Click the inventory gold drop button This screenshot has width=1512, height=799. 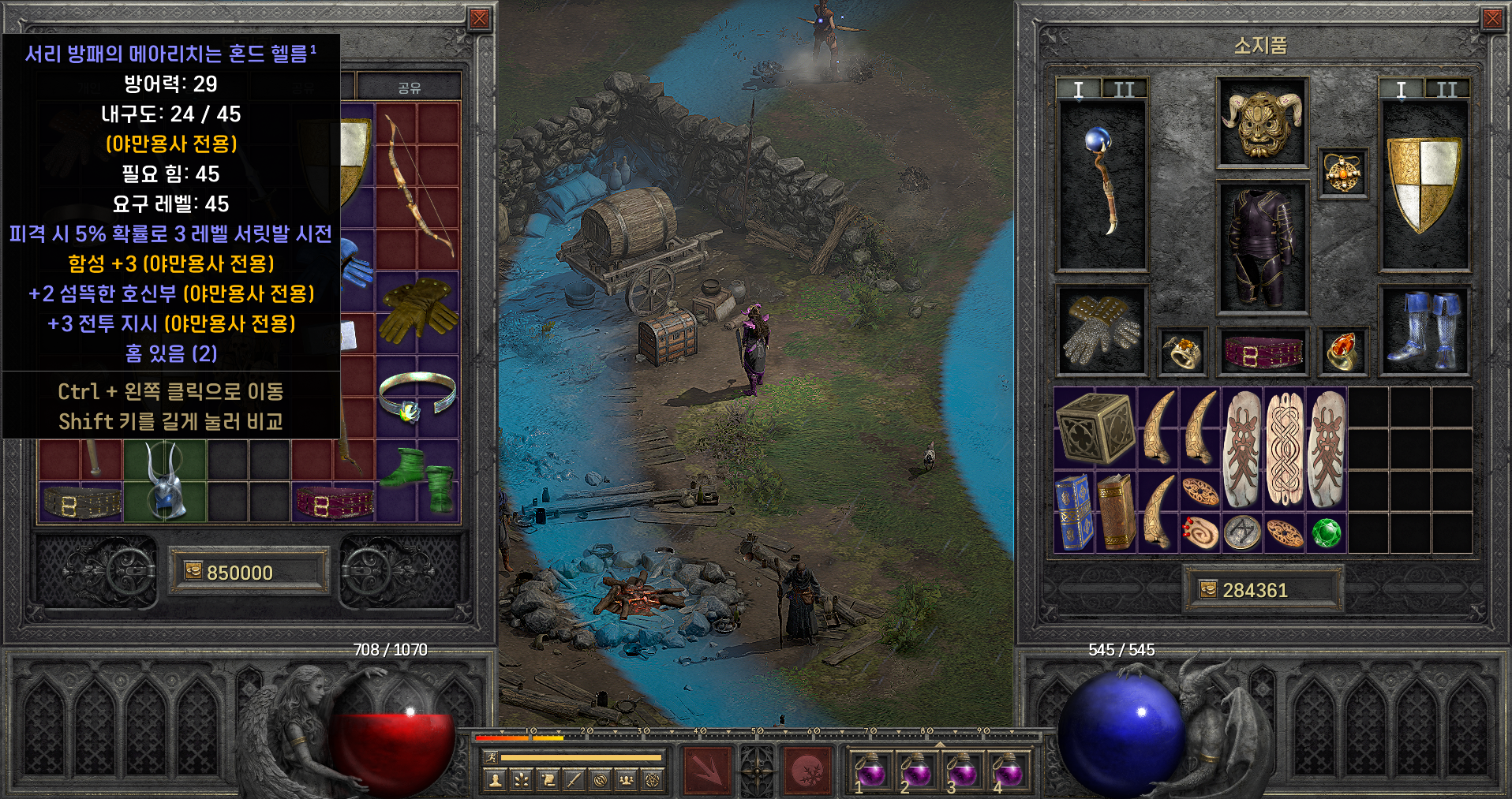point(1207,589)
